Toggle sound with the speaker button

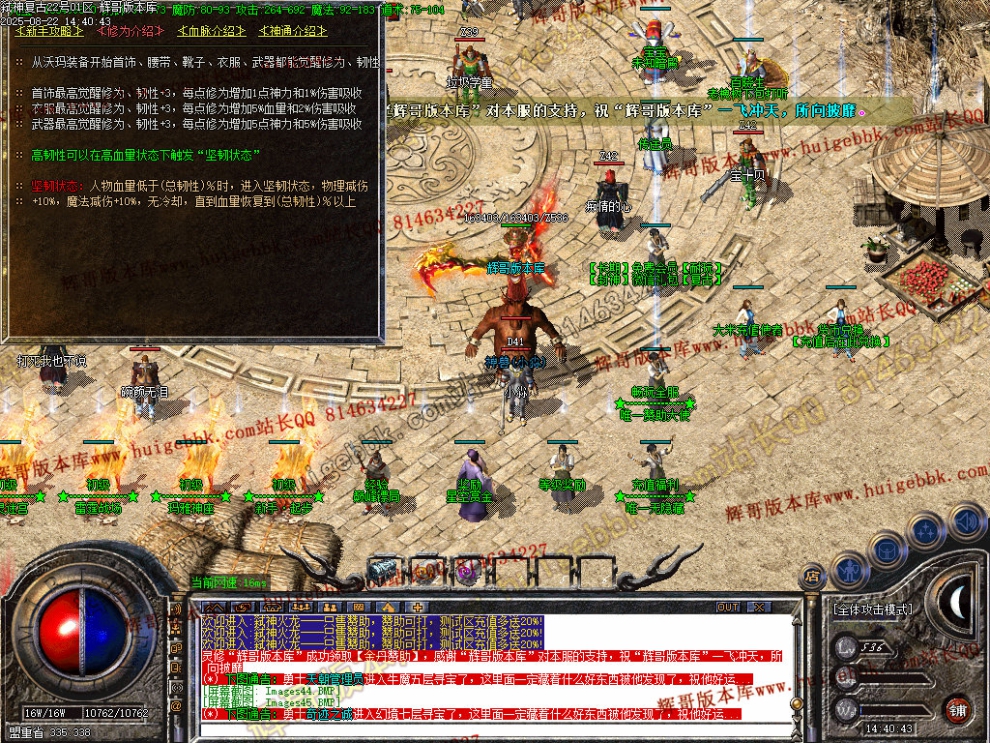966,520
